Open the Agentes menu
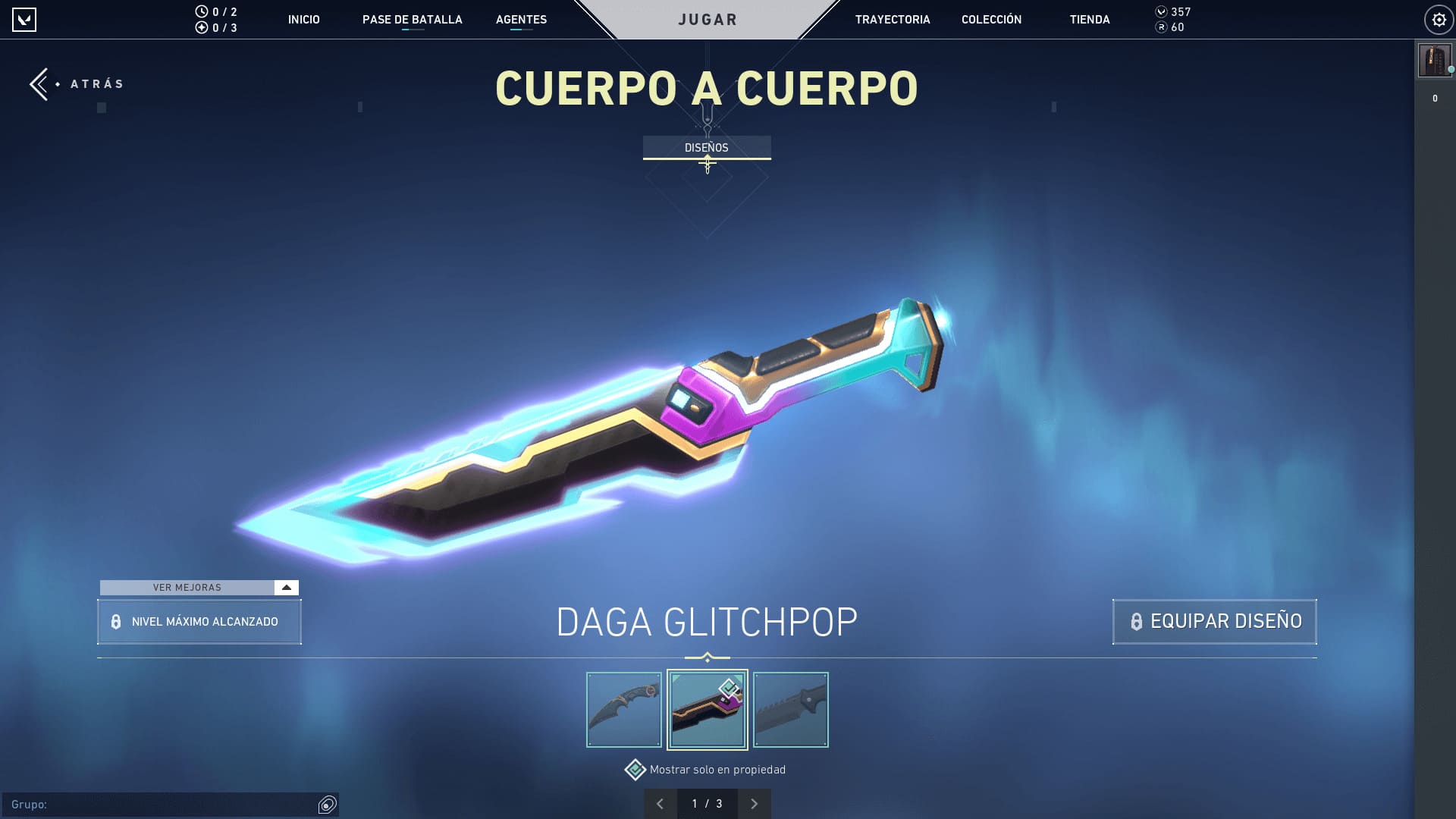 pos(521,20)
